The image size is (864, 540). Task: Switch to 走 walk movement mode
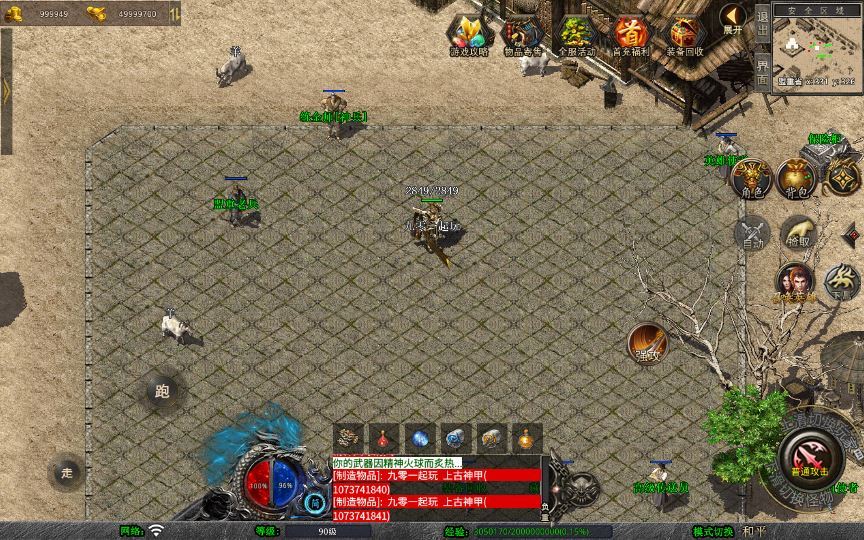(x=67, y=471)
